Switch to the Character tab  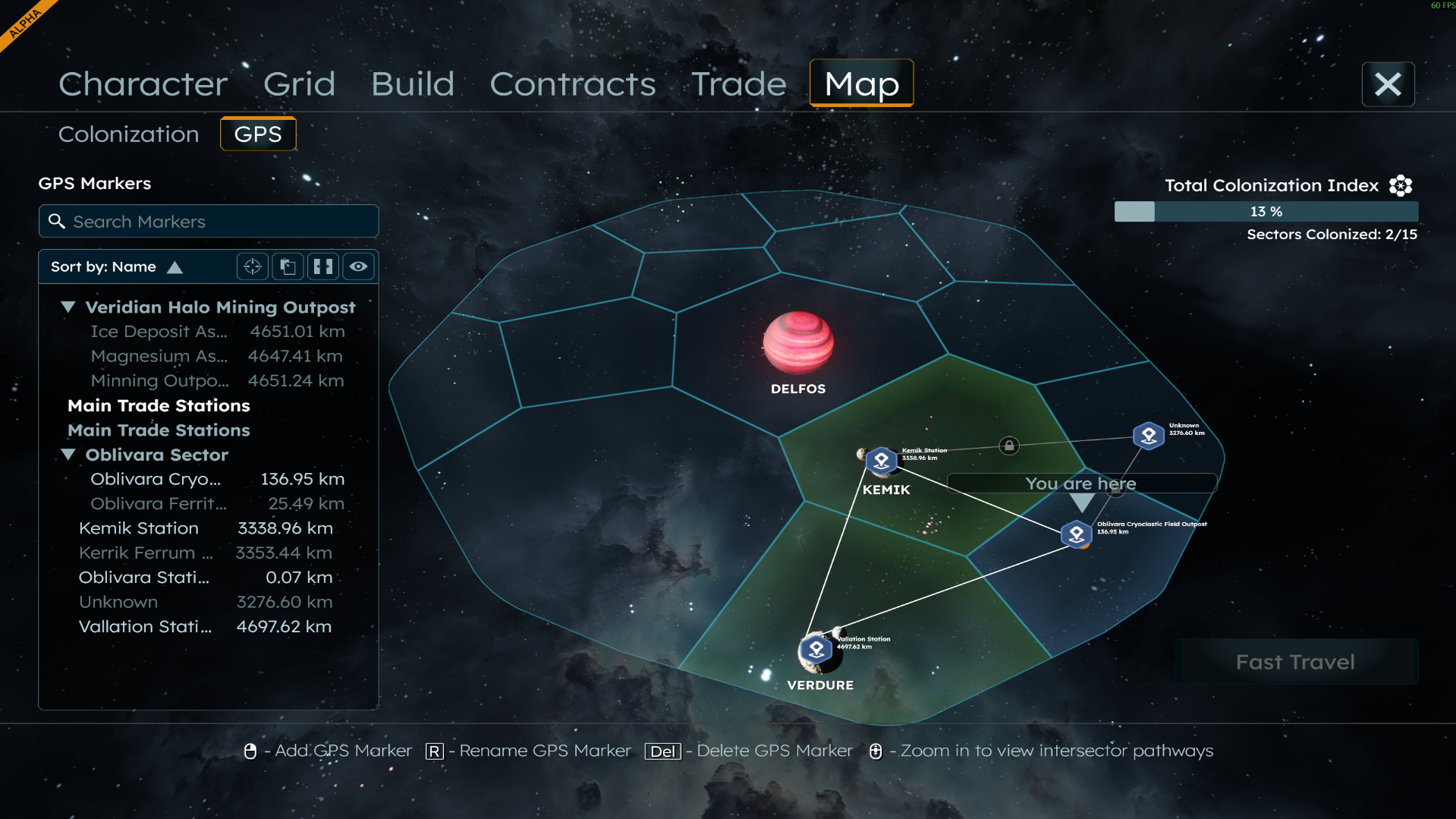(x=143, y=84)
